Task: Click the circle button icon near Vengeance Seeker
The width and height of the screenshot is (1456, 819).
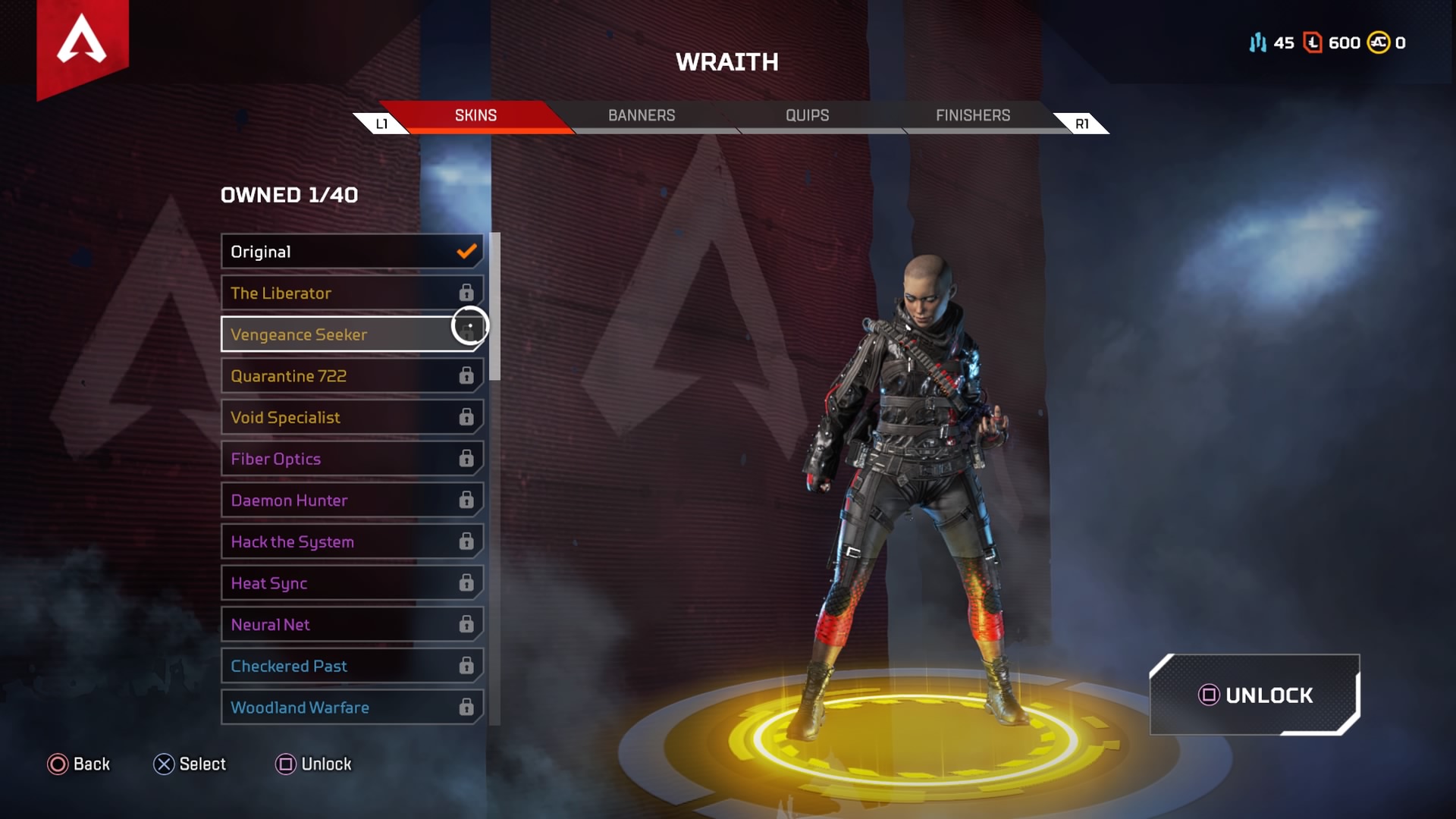Action: (x=469, y=326)
